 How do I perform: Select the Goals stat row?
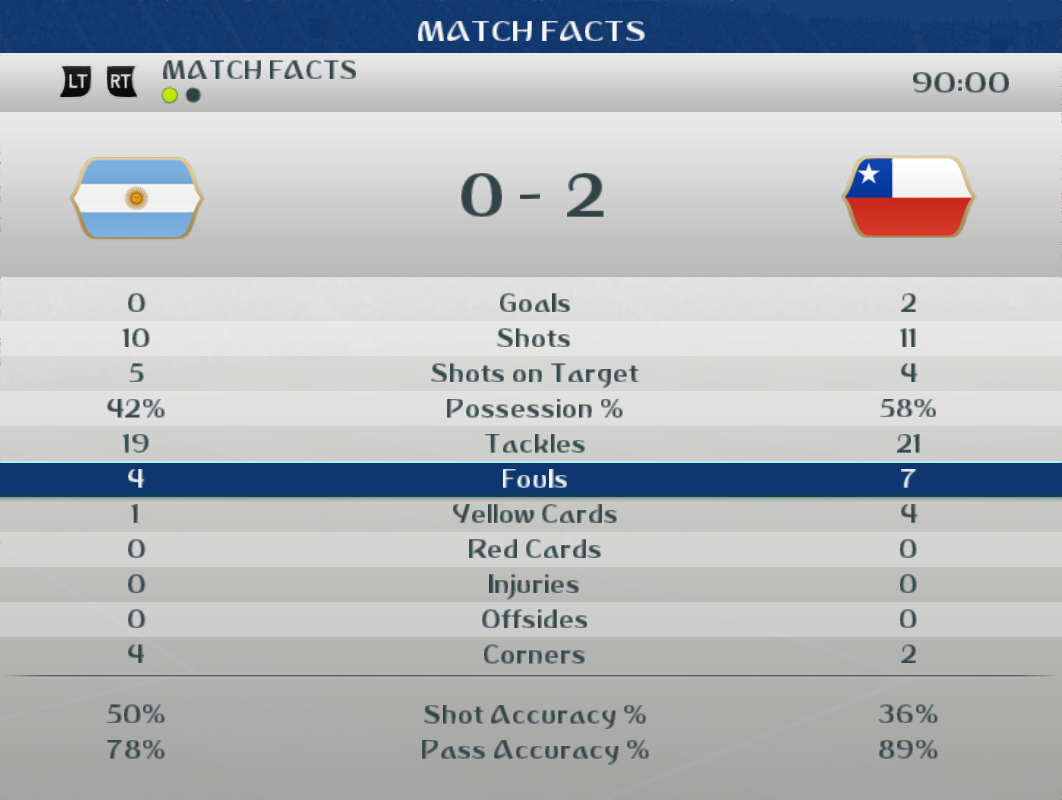pyautogui.click(x=534, y=303)
